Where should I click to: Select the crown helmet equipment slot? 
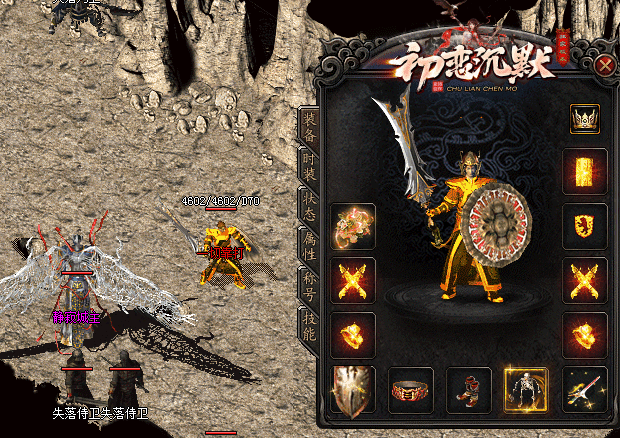(584, 119)
